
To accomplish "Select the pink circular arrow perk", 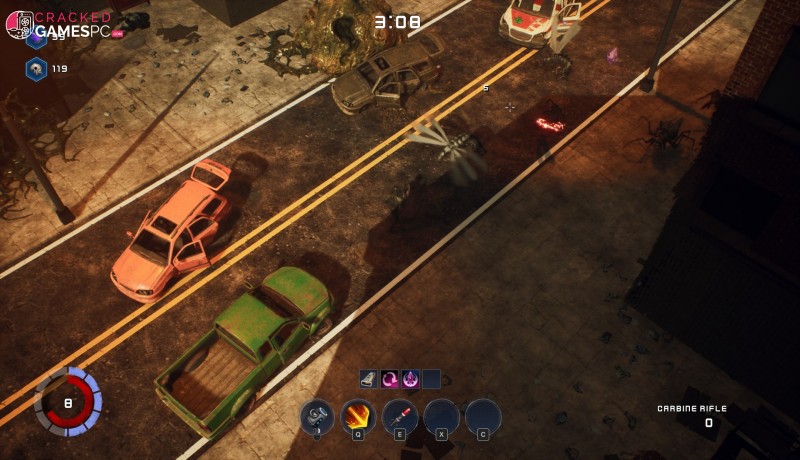I will 390,378.
